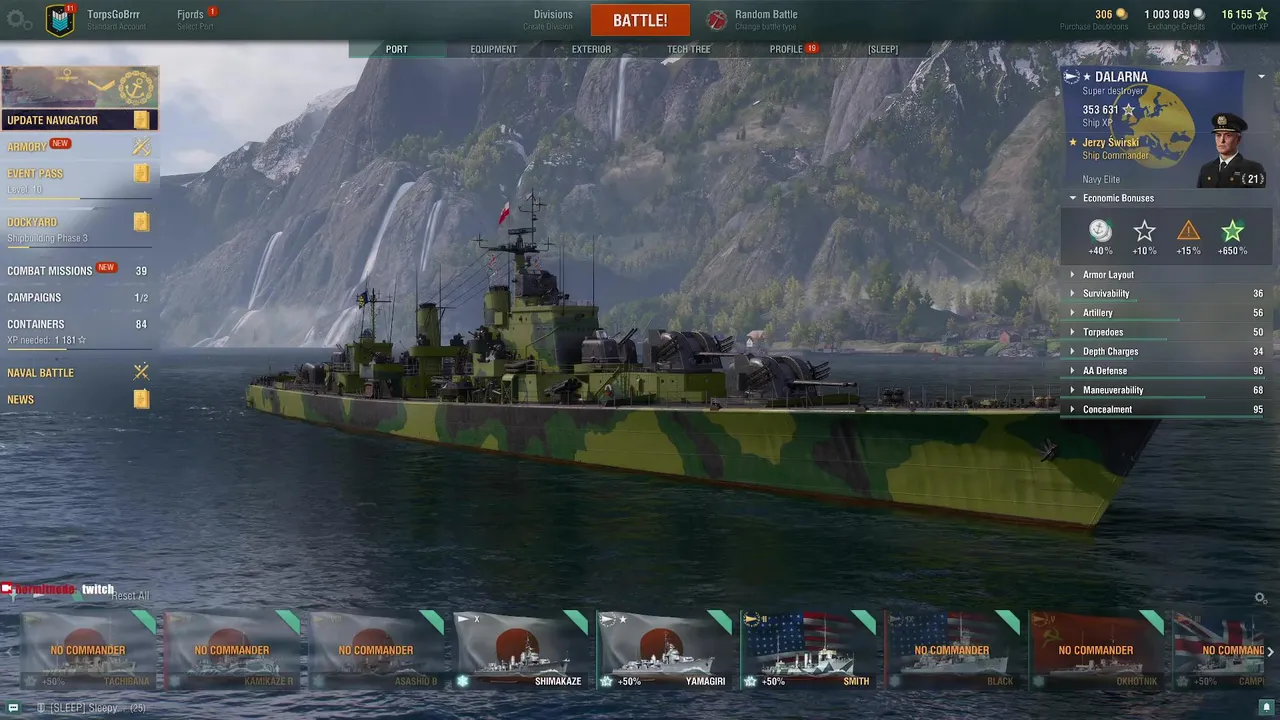The width and height of the screenshot is (1280, 720).
Task: Open the Armory menu entry
Action: (x=27, y=147)
